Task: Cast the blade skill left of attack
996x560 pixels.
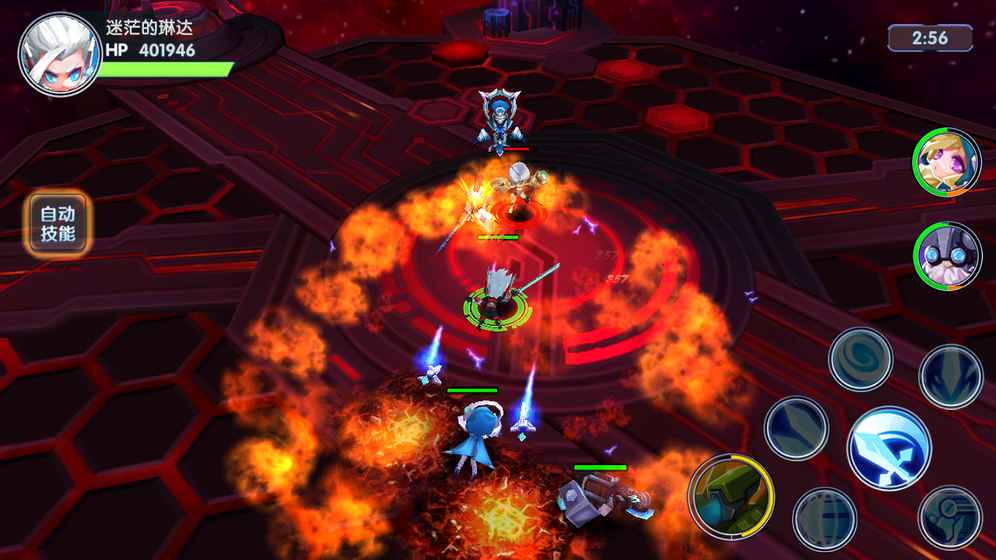Action: [796, 429]
